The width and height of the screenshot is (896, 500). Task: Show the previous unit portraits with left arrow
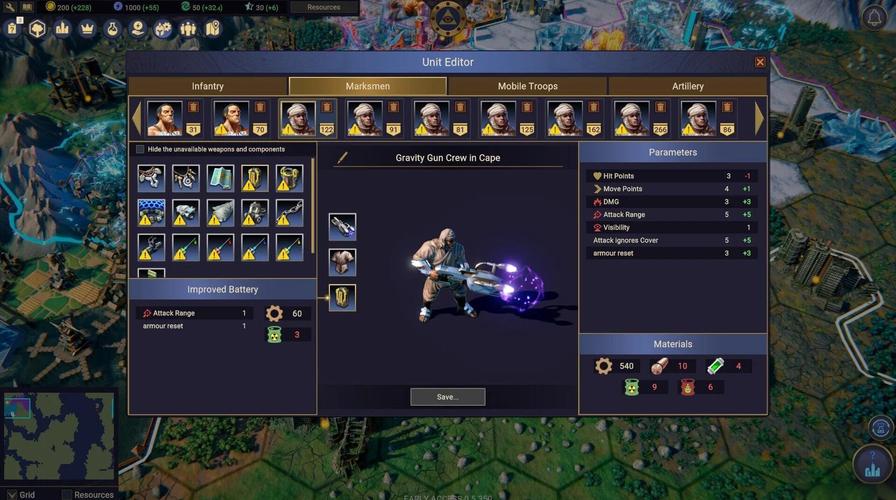click(x=137, y=118)
